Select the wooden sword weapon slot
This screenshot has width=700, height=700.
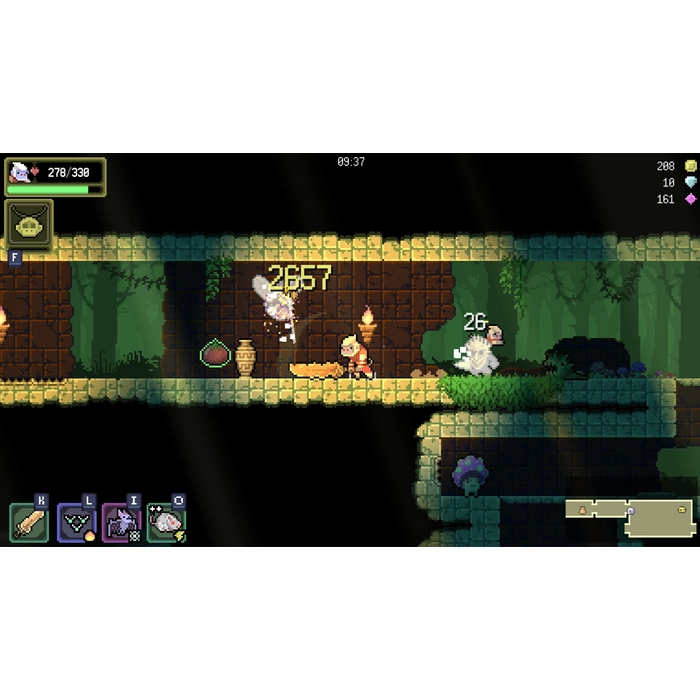(29, 522)
